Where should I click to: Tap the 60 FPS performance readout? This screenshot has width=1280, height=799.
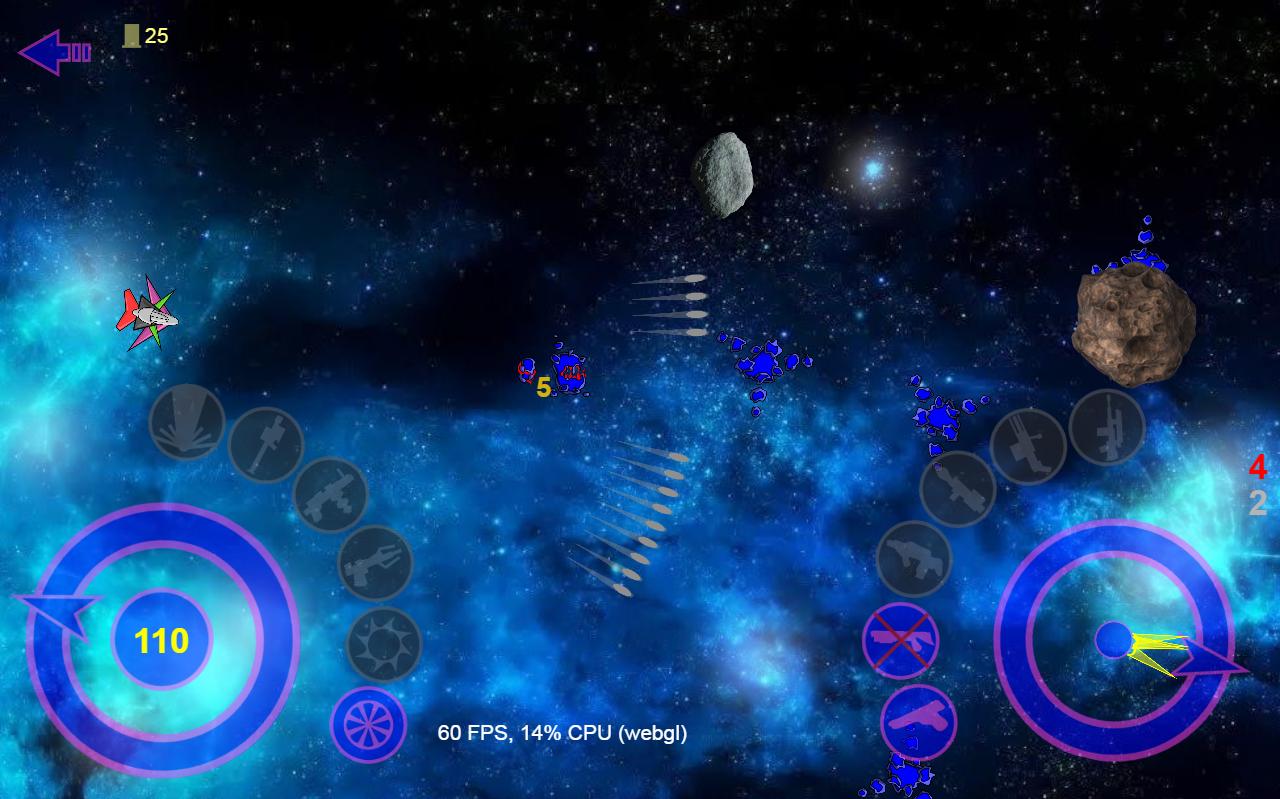click(560, 733)
